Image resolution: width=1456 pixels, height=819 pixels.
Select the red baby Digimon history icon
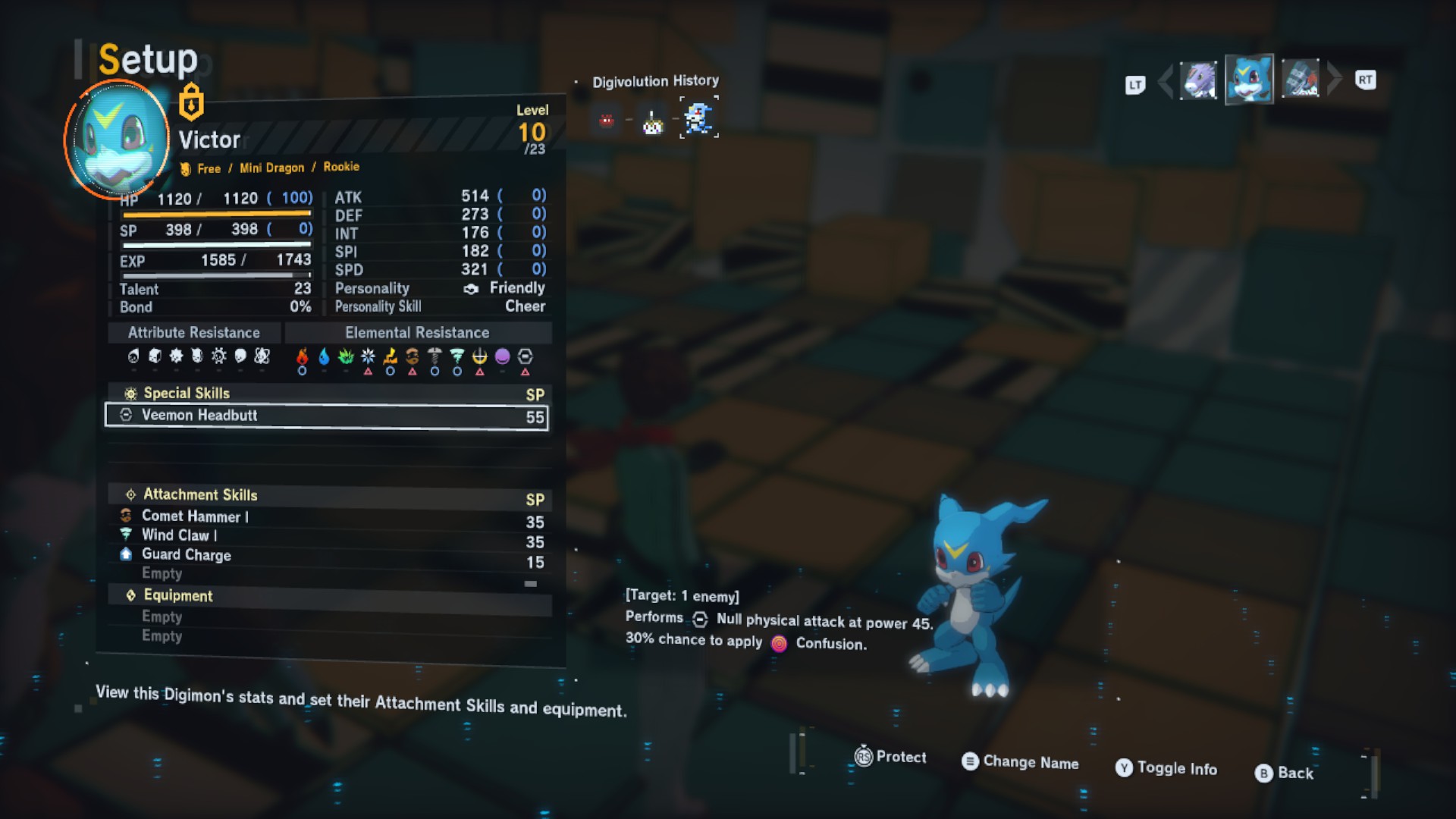click(607, 121)
